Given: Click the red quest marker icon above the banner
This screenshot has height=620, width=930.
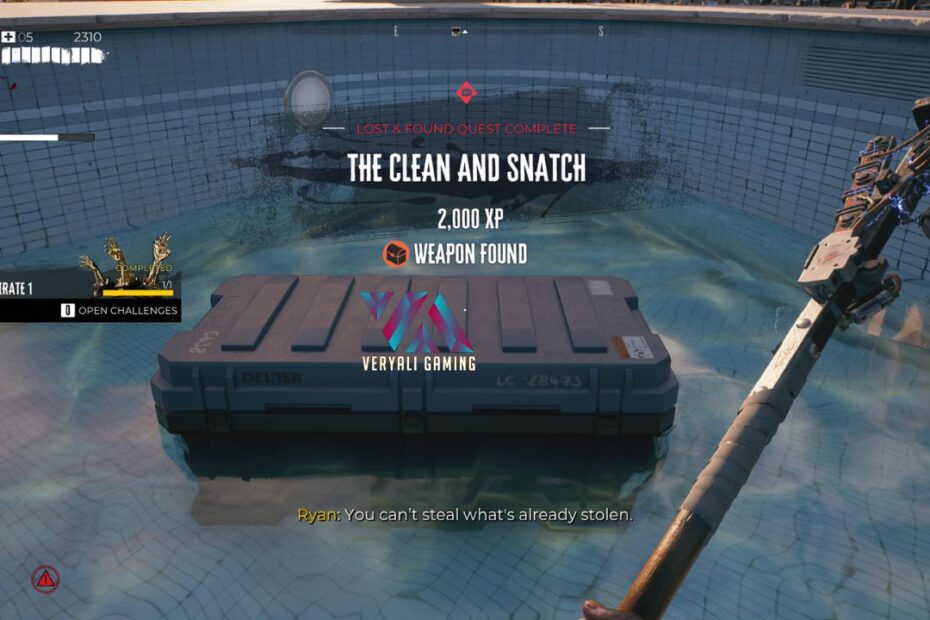Looking at the screenshot, I should point(466,93).
